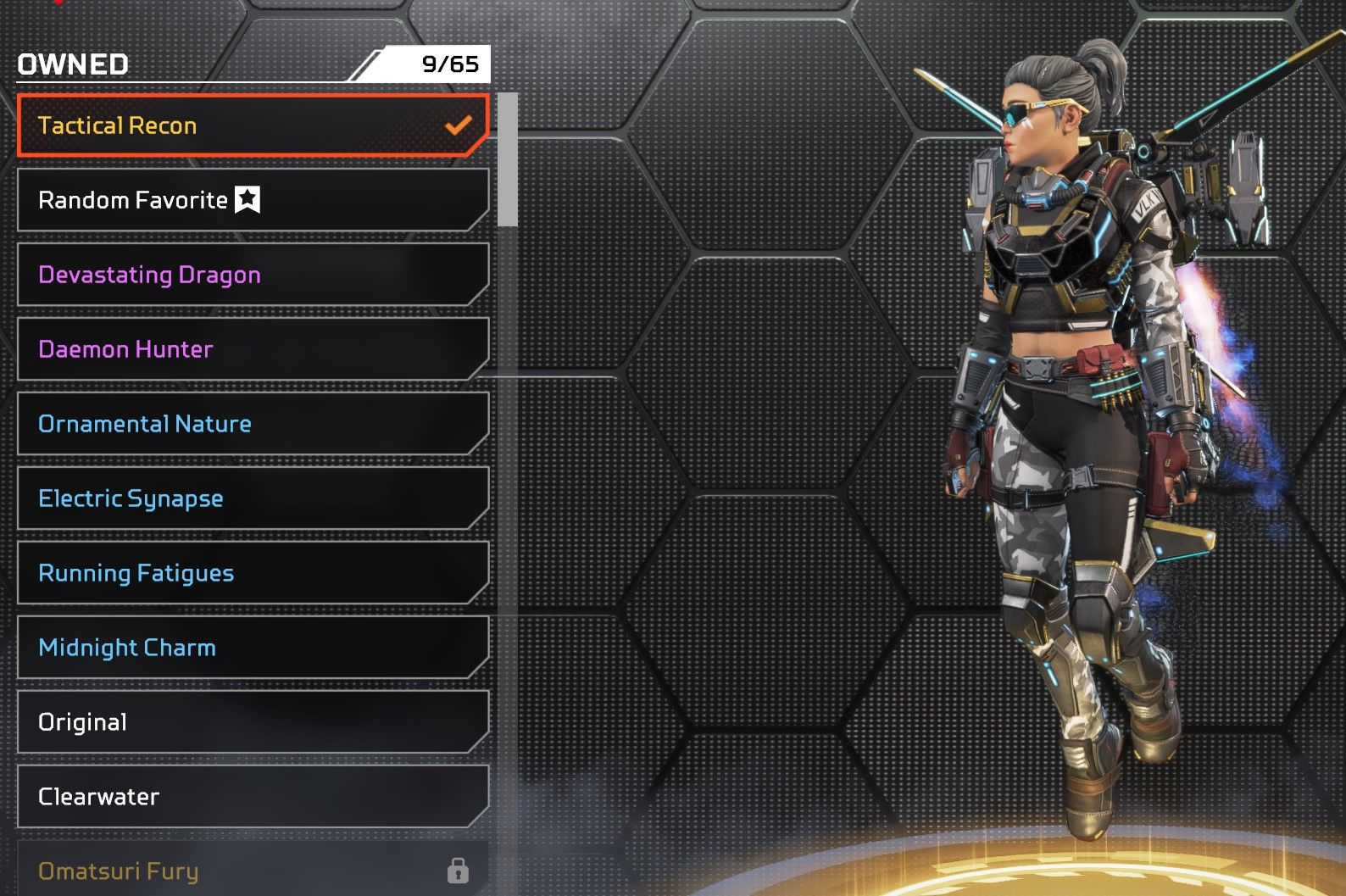Choose the Clearwater skin

pyautogui.click(x=253, y=797)
